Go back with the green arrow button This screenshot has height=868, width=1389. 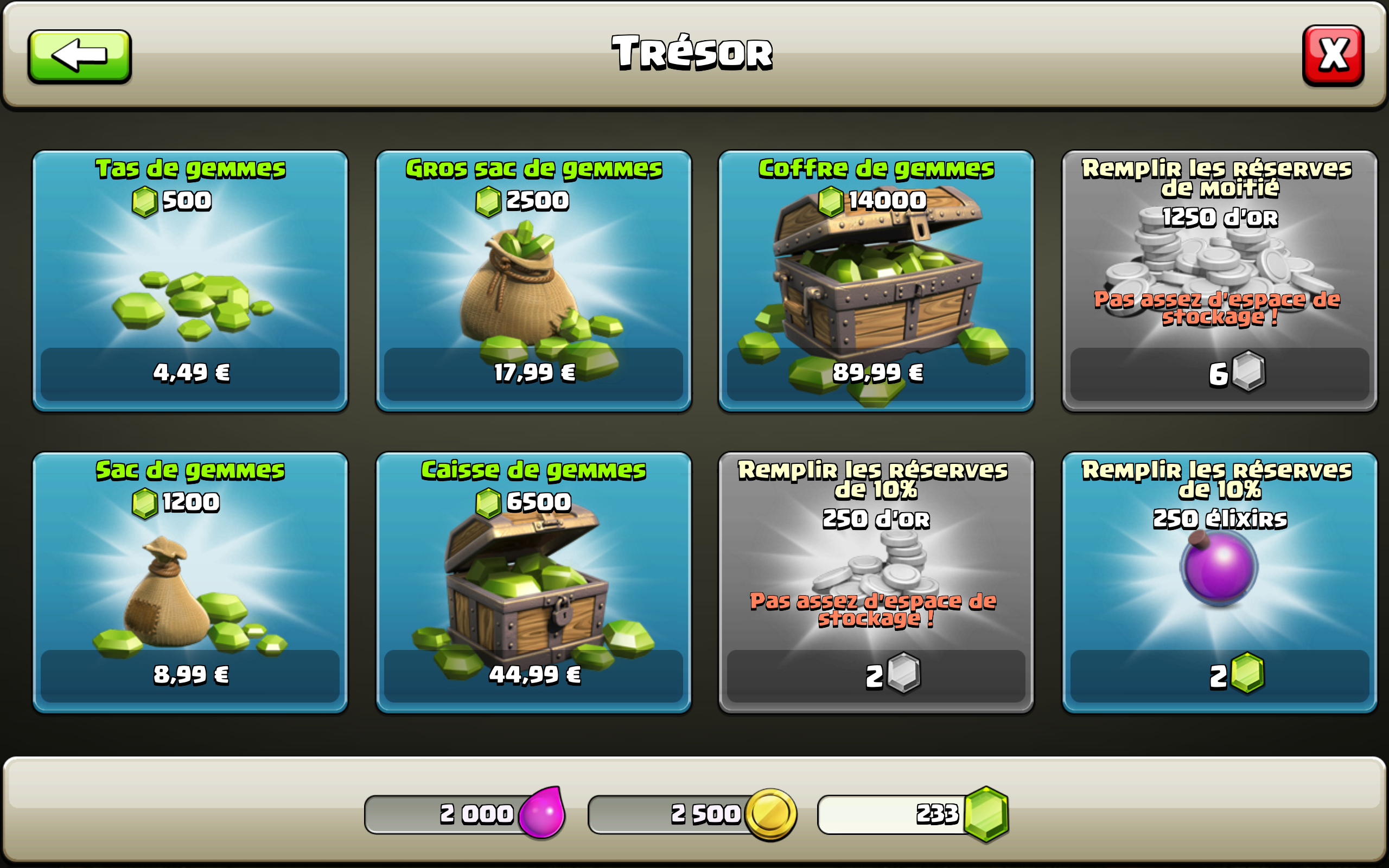[x=80, y=56]
